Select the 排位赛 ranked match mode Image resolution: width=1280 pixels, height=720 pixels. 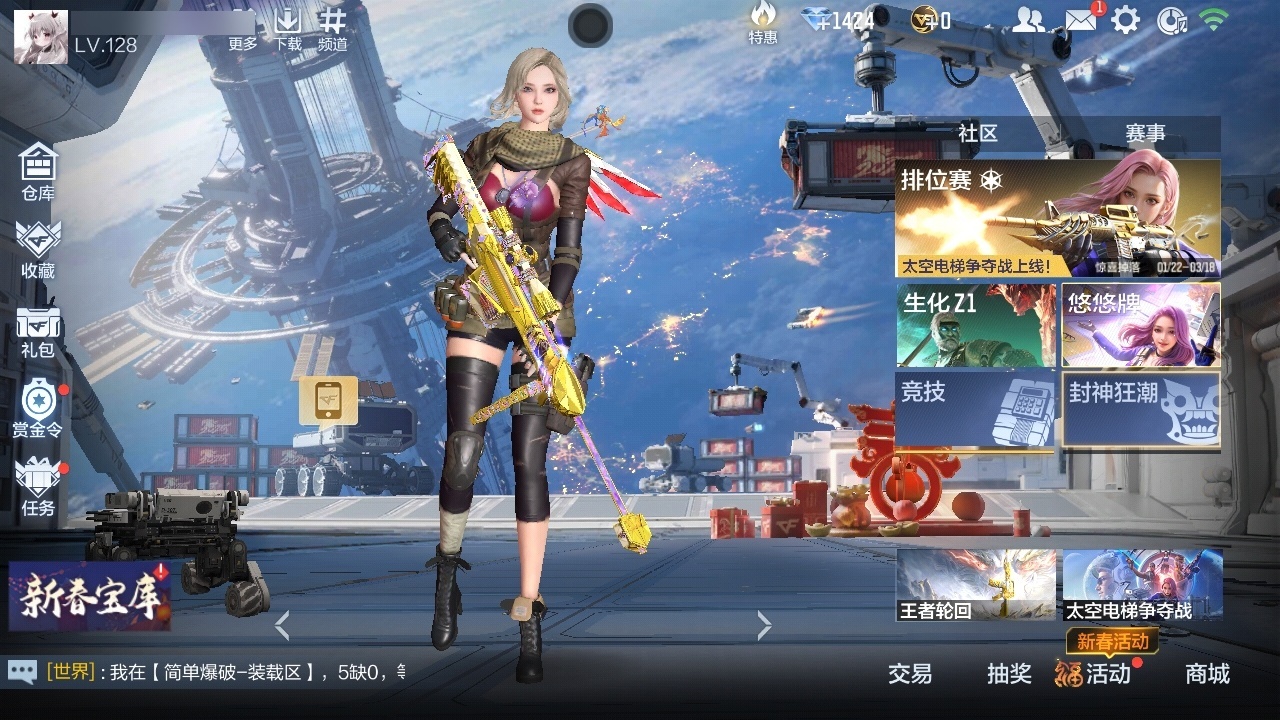point(1057,219)
